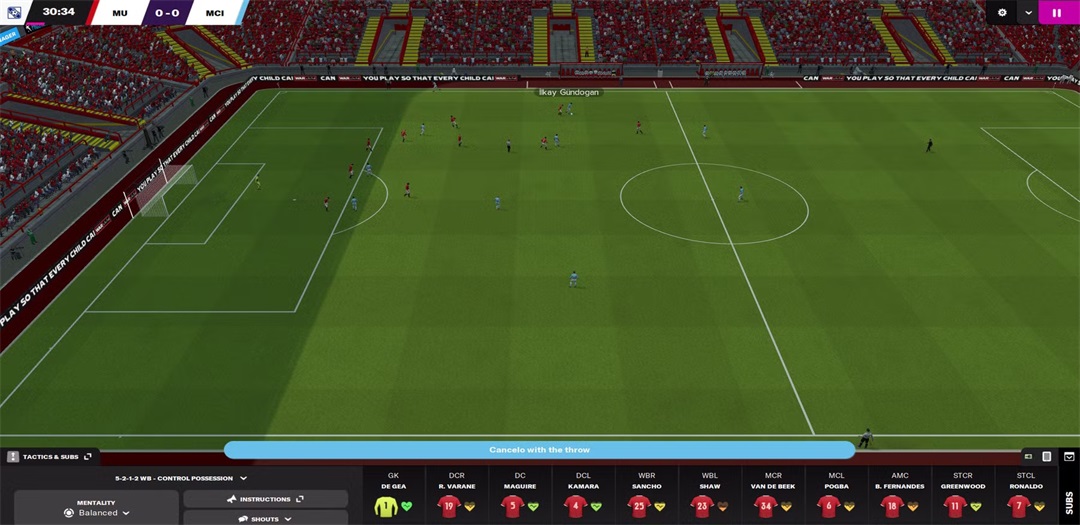Open the team Instructions panel
Viewport: 1080px width, 525px height.
click(x=265, y=498)
